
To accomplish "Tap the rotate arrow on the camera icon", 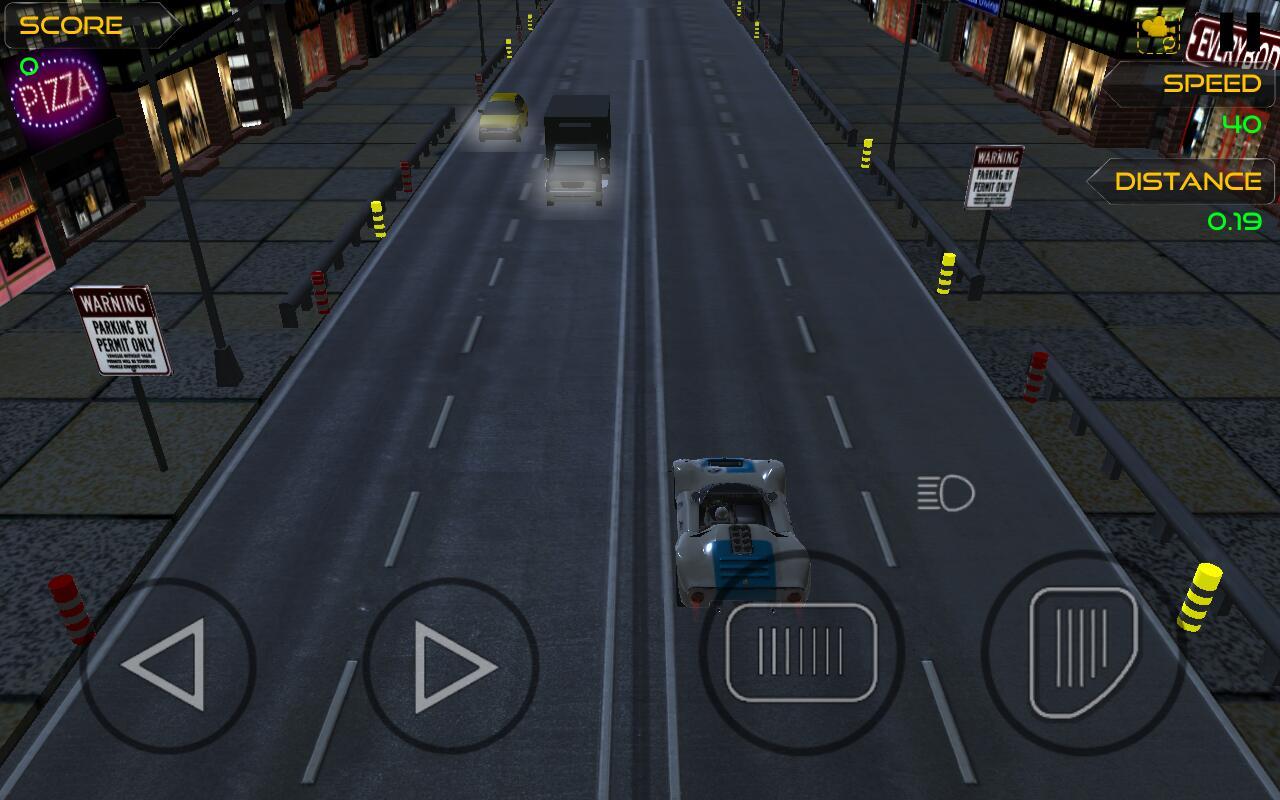I will (1168, 43).
